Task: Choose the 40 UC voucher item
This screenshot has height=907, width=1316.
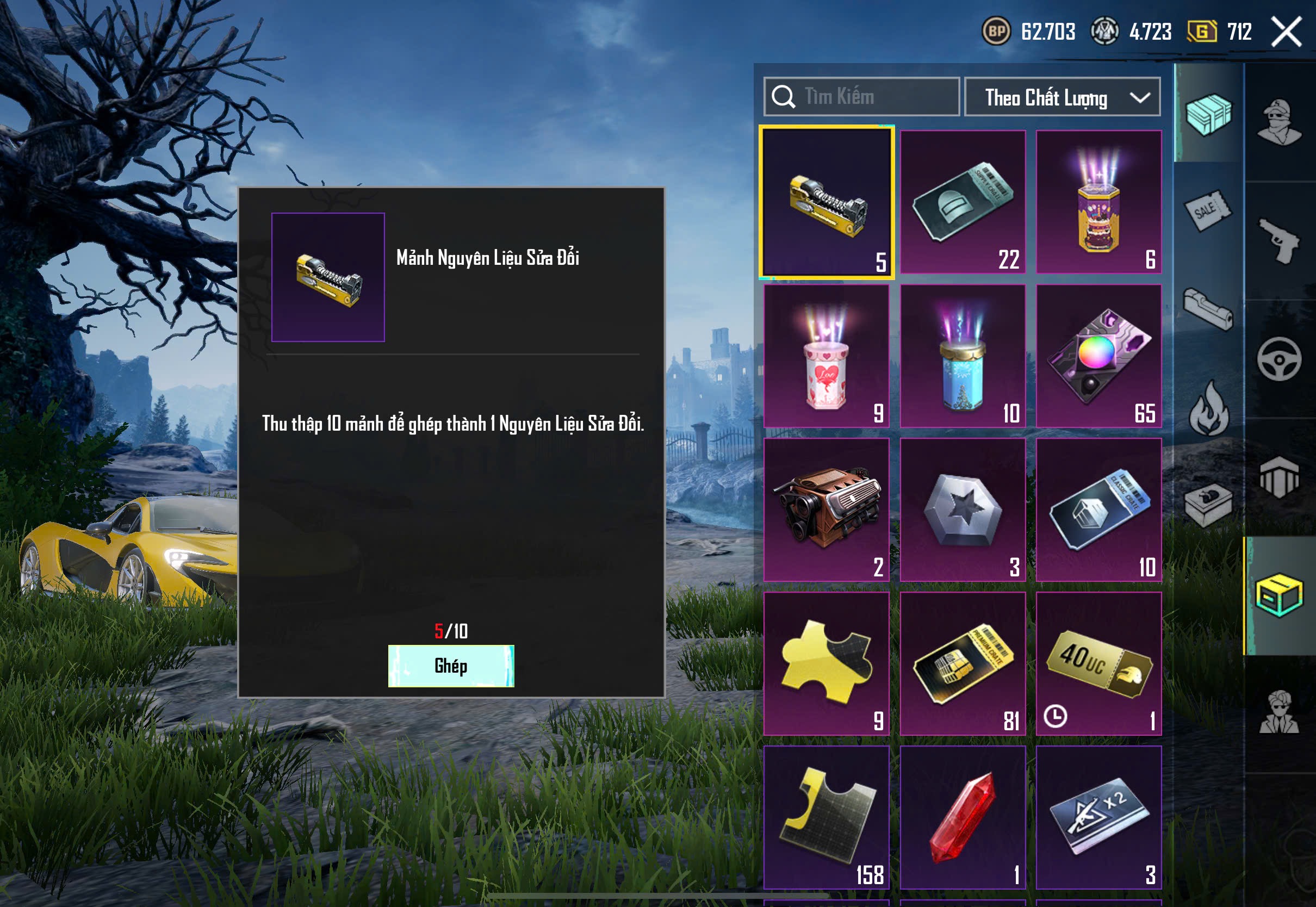Action: tap(1098, 664)
